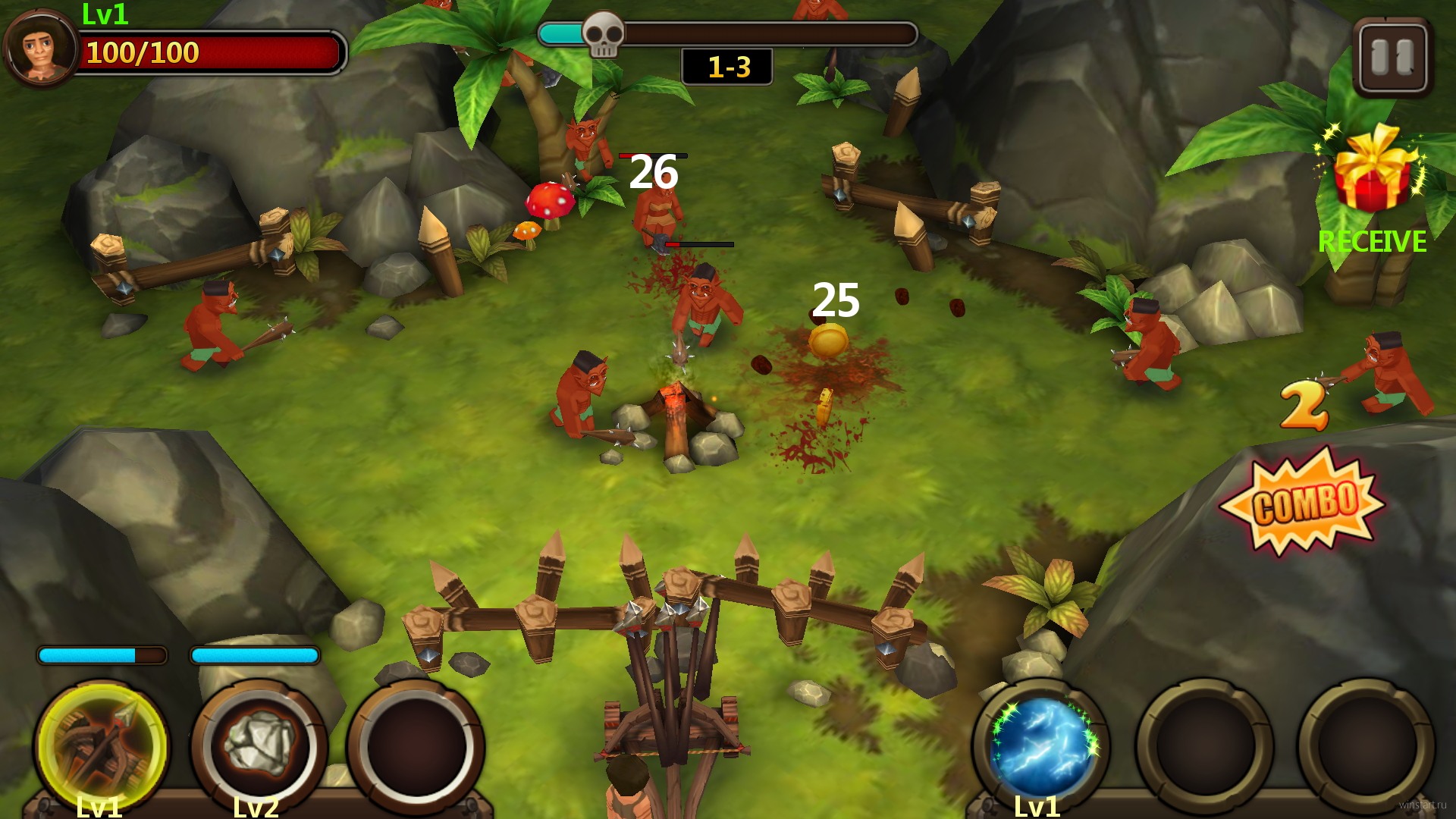Claim the red gift box reward
The height and width of the screenshot is (819, 1456).
[1373, 173]
